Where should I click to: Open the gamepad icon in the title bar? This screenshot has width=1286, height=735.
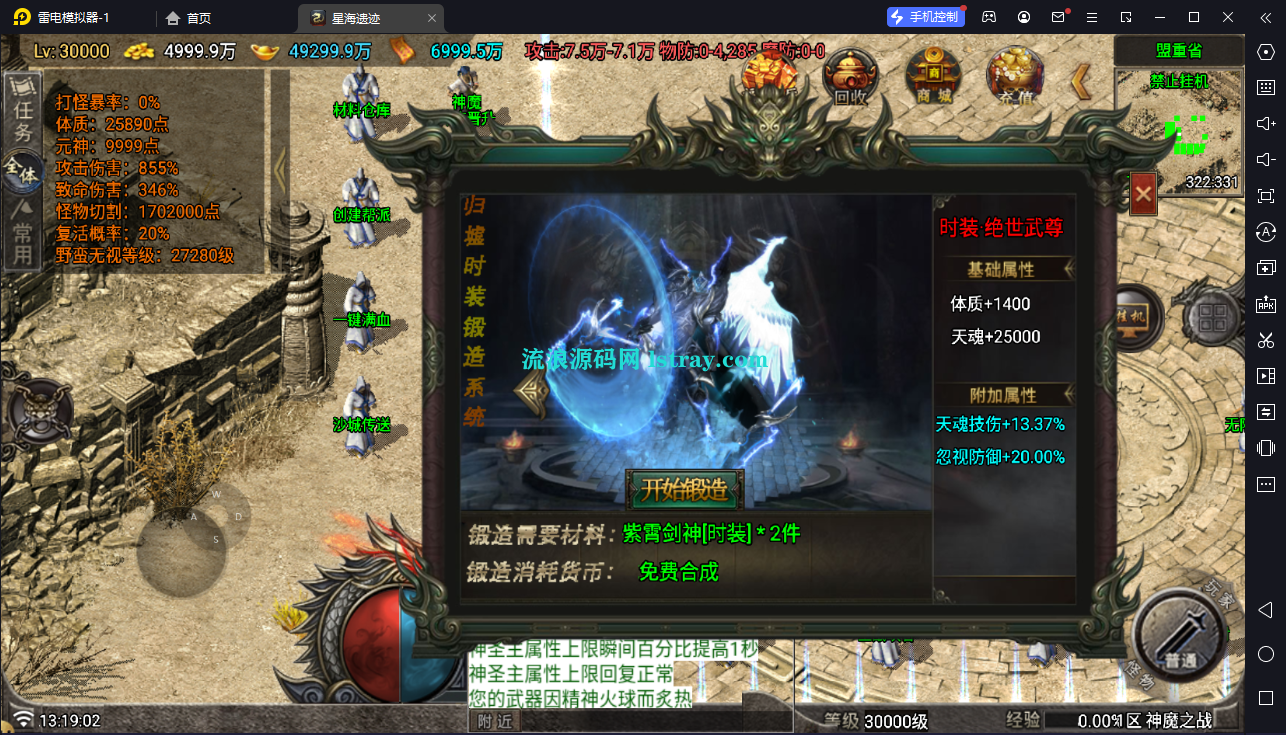click(988, 16)
